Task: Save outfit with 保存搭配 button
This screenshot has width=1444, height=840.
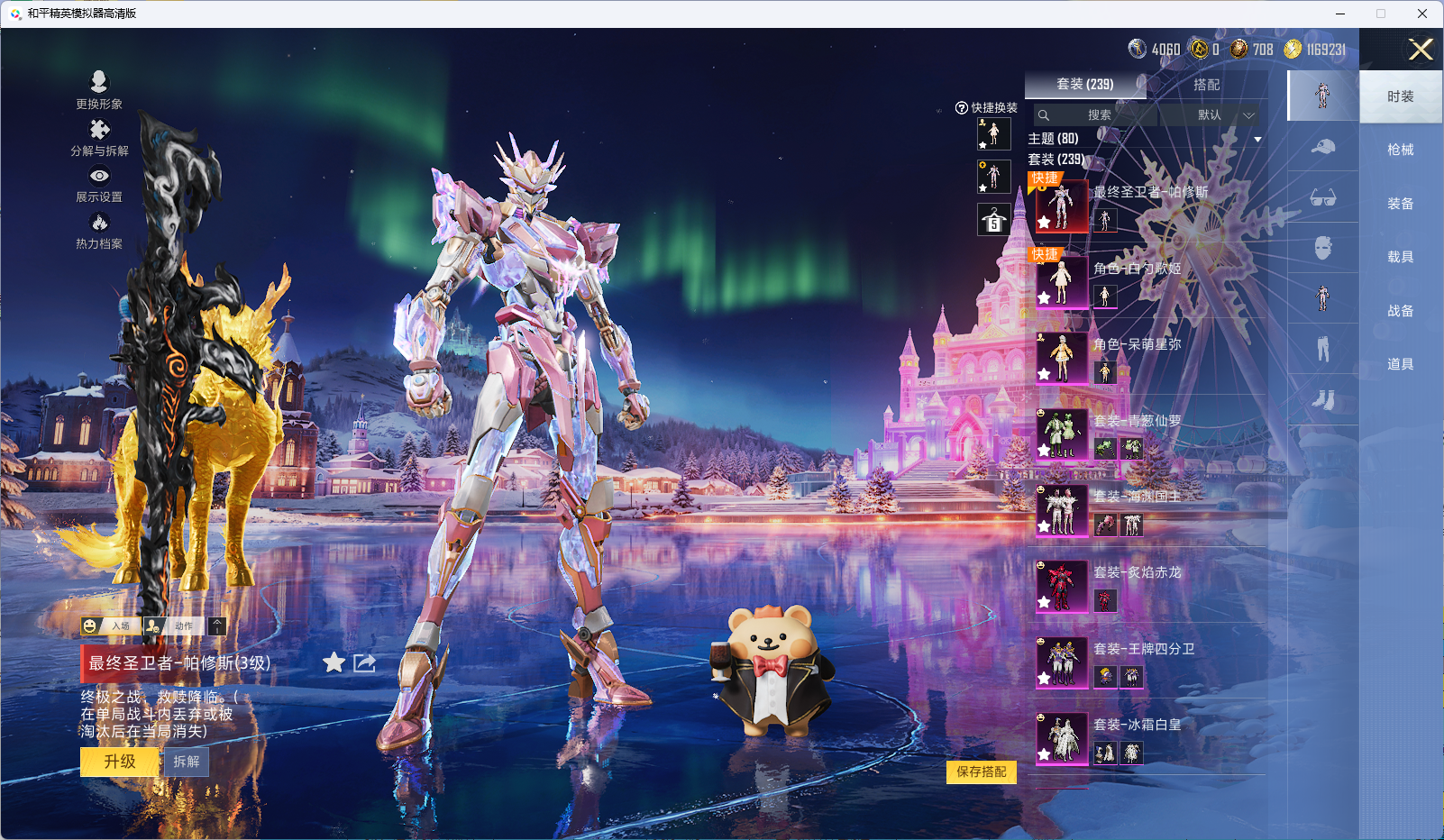Action: pos(981,772)
